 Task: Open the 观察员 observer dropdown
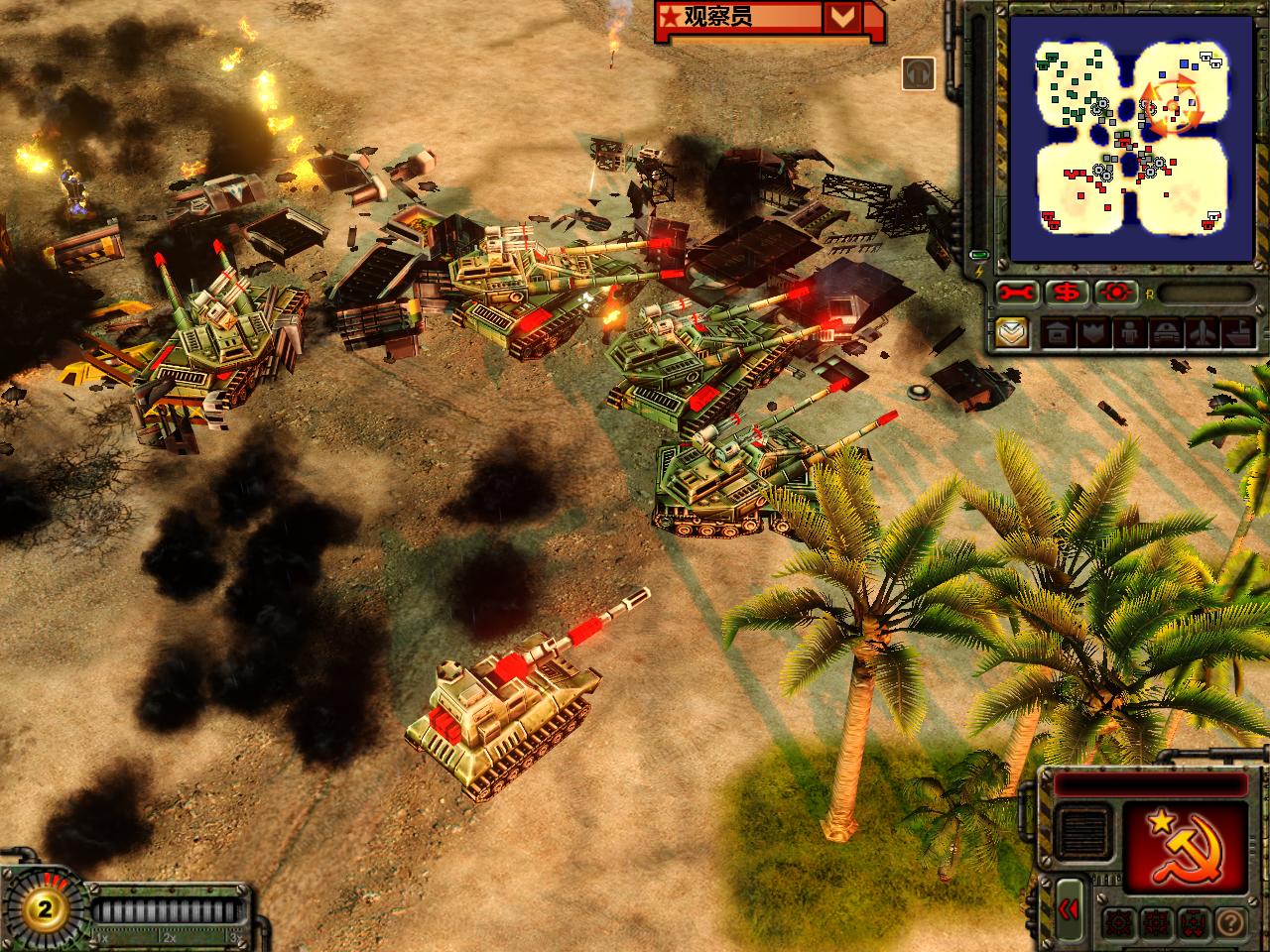click(841, 17)
